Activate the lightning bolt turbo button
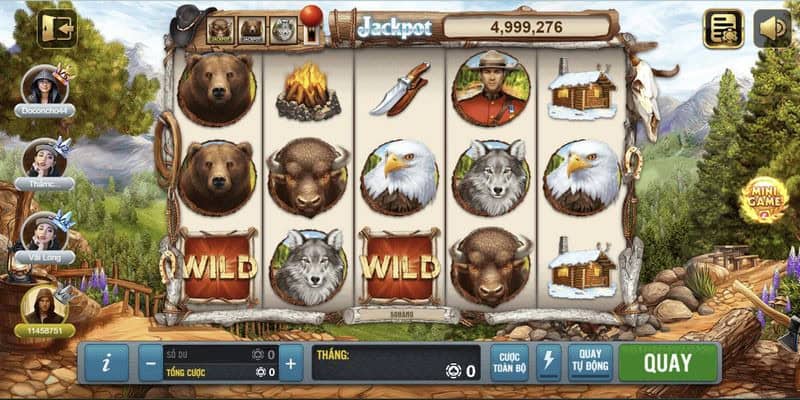Viewport: 800px width, 400px height. click(x=549, y=363)
